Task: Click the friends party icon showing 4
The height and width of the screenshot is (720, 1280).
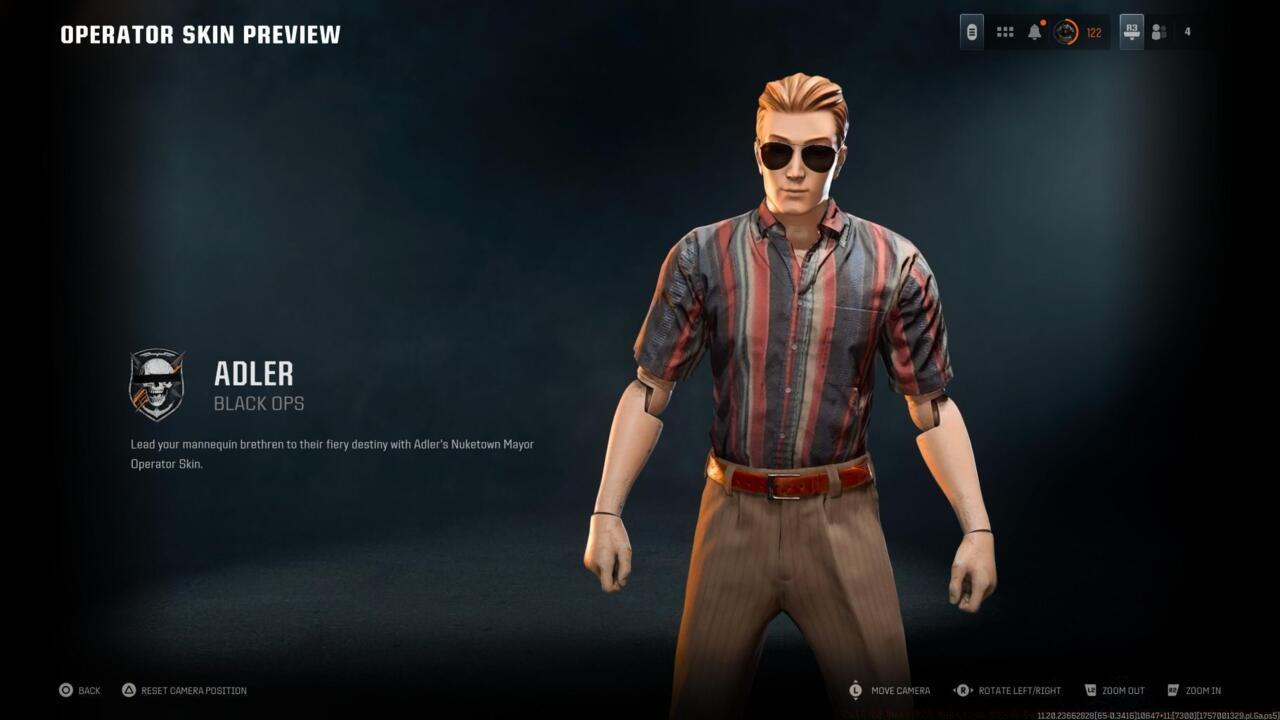Action: [1158, 31]
